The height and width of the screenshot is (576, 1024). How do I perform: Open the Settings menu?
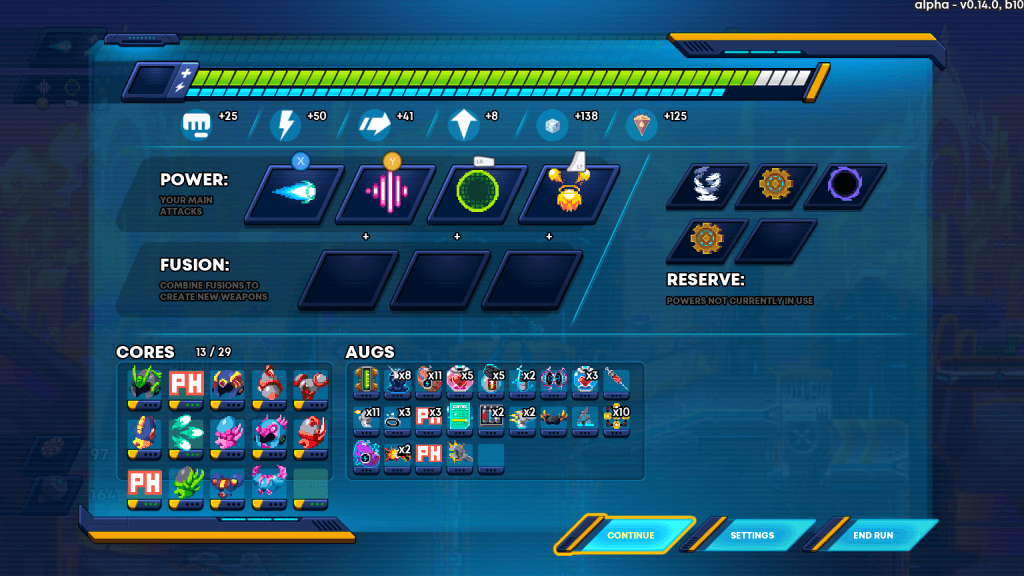(x=752, y=535)
